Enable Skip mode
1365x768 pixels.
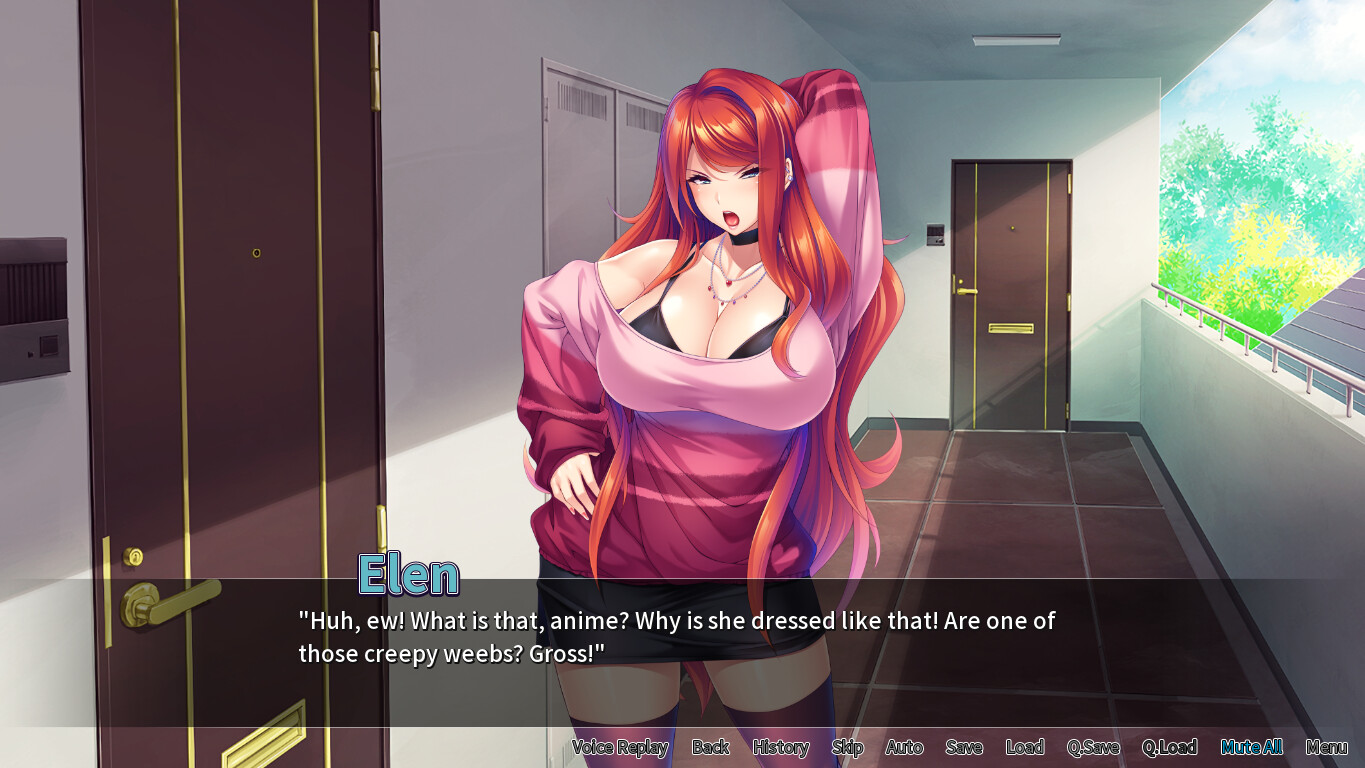click(847, 747)
